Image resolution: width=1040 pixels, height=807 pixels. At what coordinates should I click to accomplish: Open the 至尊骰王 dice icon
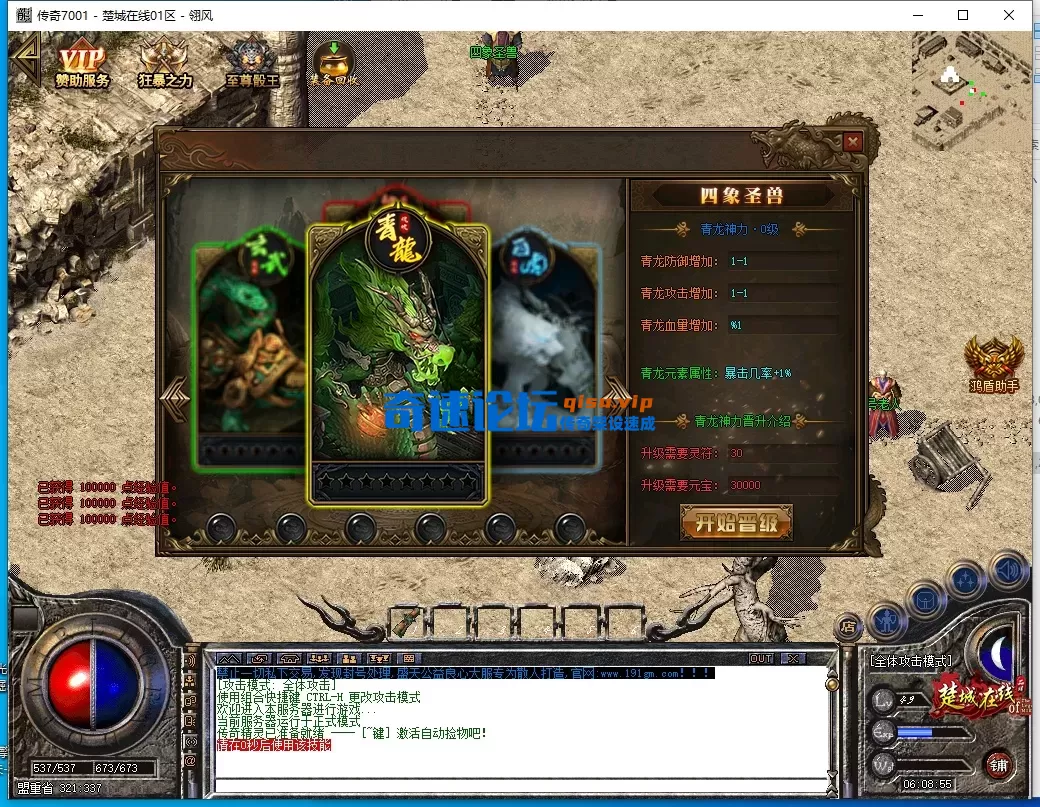pos(251,63)
